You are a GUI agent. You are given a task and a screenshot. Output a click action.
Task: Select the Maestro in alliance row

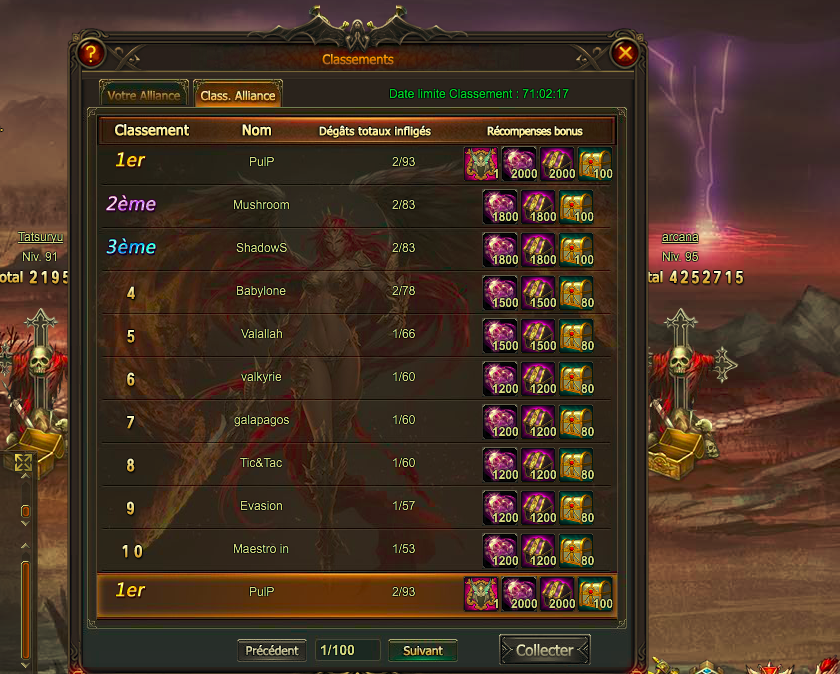[x=261, y=549]
